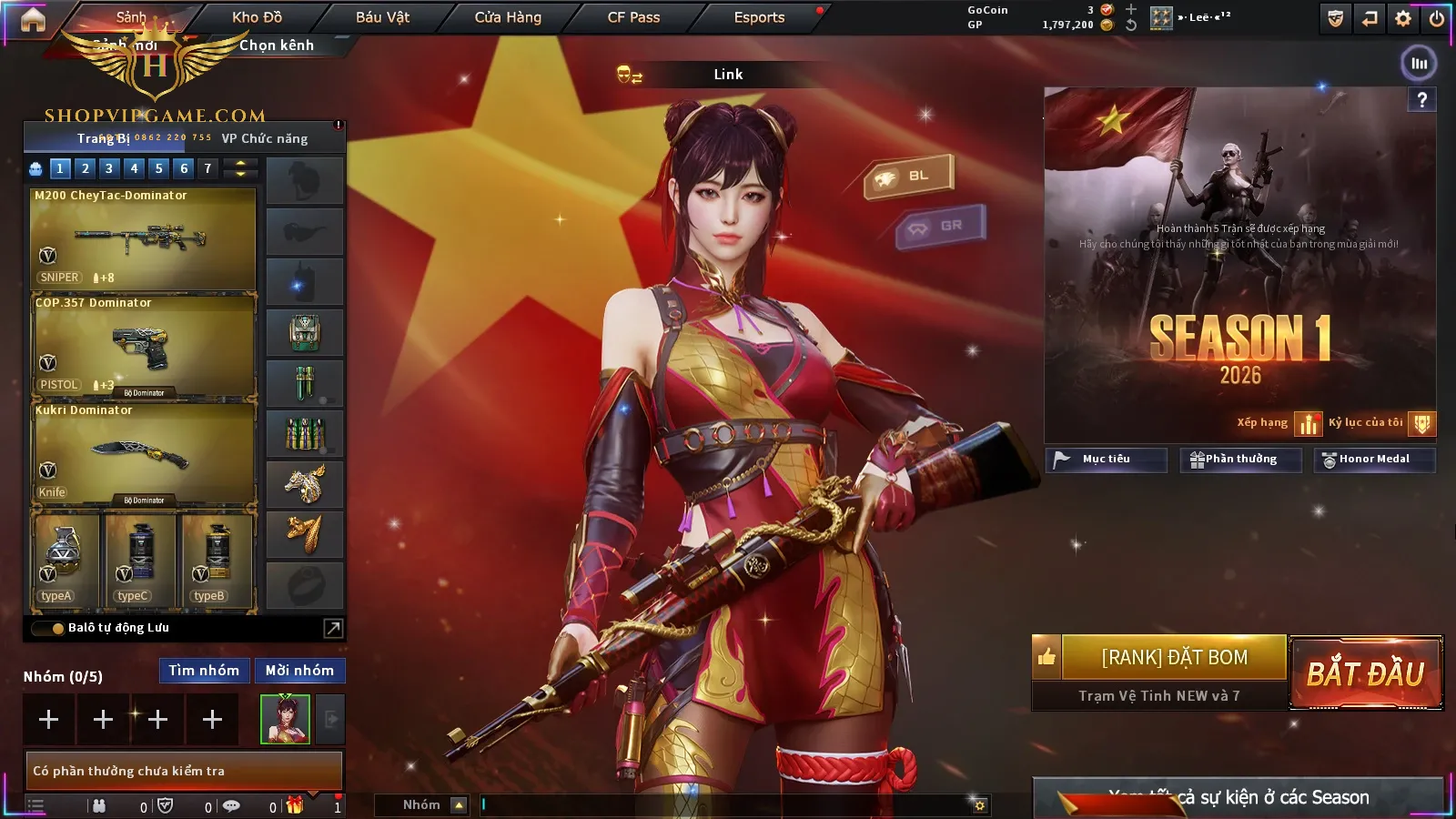View Phần thưởng season rewards
Image resolution: width=1456 pixels, height=819 pixels.
pos(1240,460)
